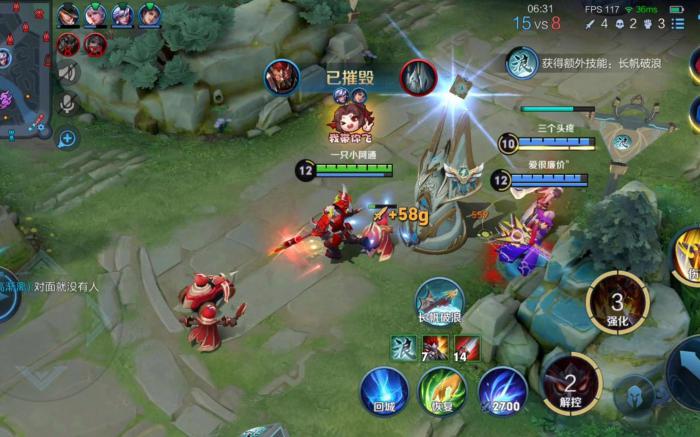The image size is (700, 437).
Task: Trigger the 长帆破浪 extra skill
Action: tap(440, 301)
